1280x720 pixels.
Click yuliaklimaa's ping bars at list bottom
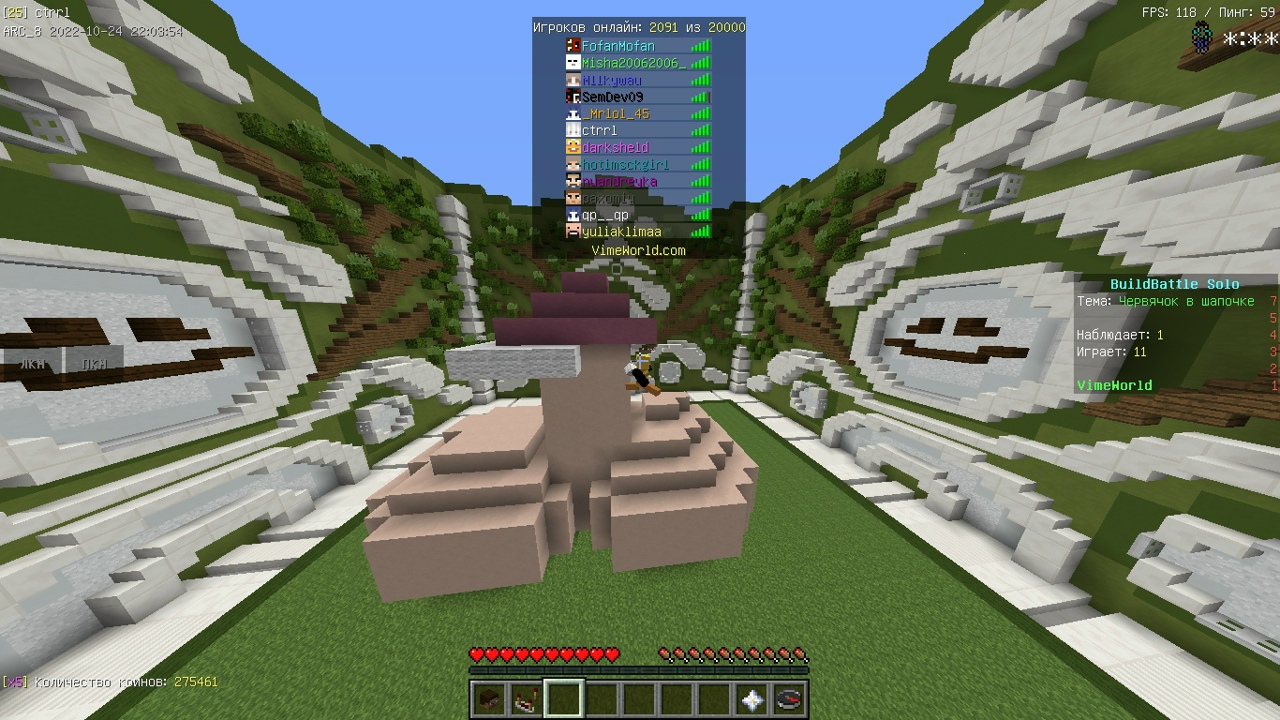(x=700, y=231)
